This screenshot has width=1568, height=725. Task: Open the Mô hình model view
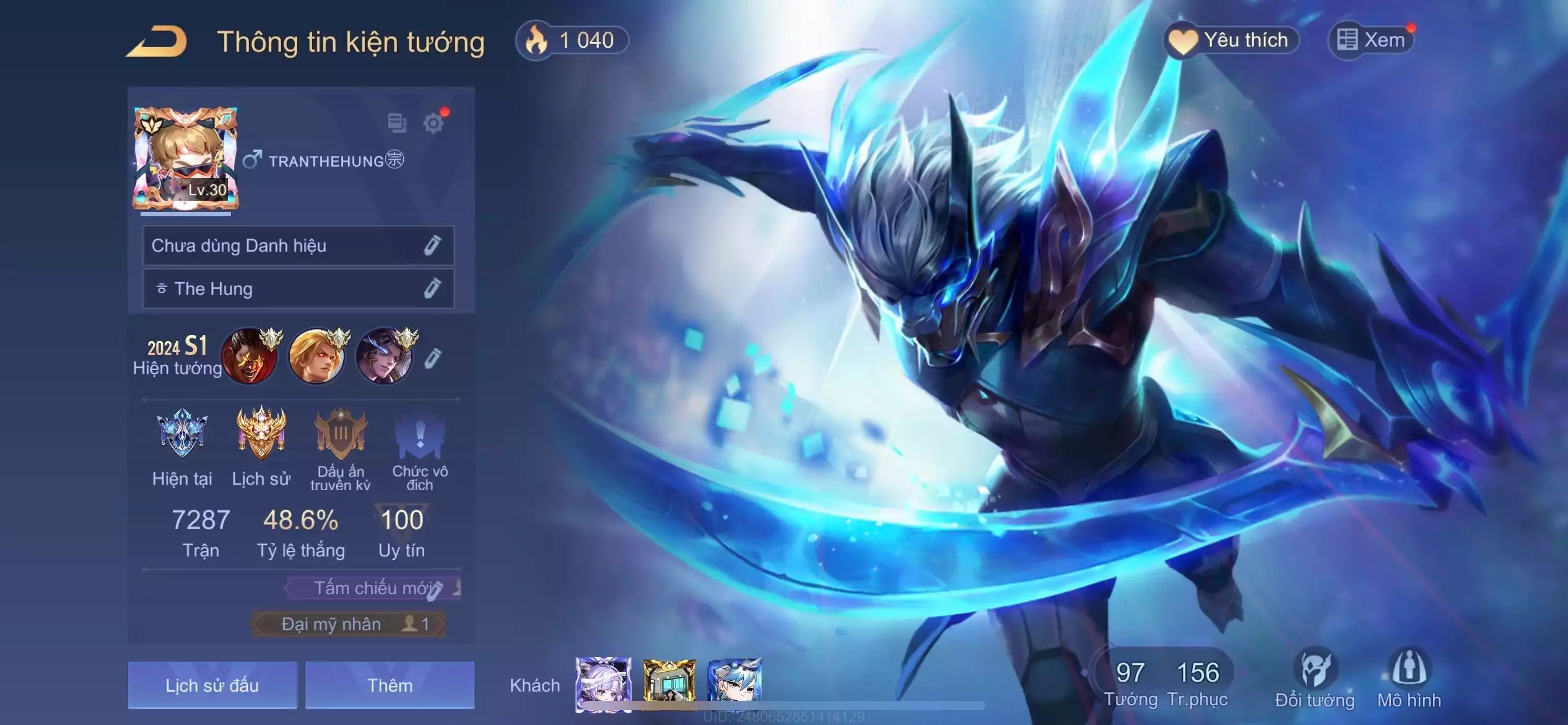click(x=1409, y=679)
